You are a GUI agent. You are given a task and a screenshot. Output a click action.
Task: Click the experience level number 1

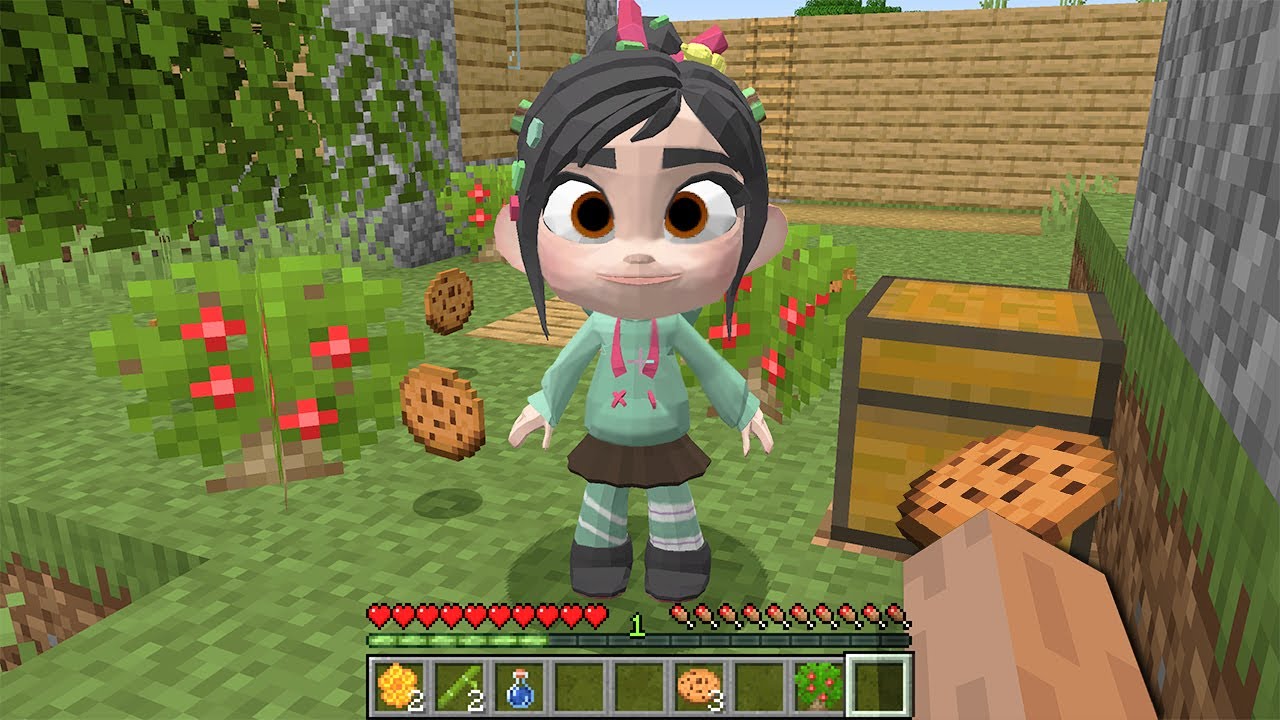[x=638, y=625]
